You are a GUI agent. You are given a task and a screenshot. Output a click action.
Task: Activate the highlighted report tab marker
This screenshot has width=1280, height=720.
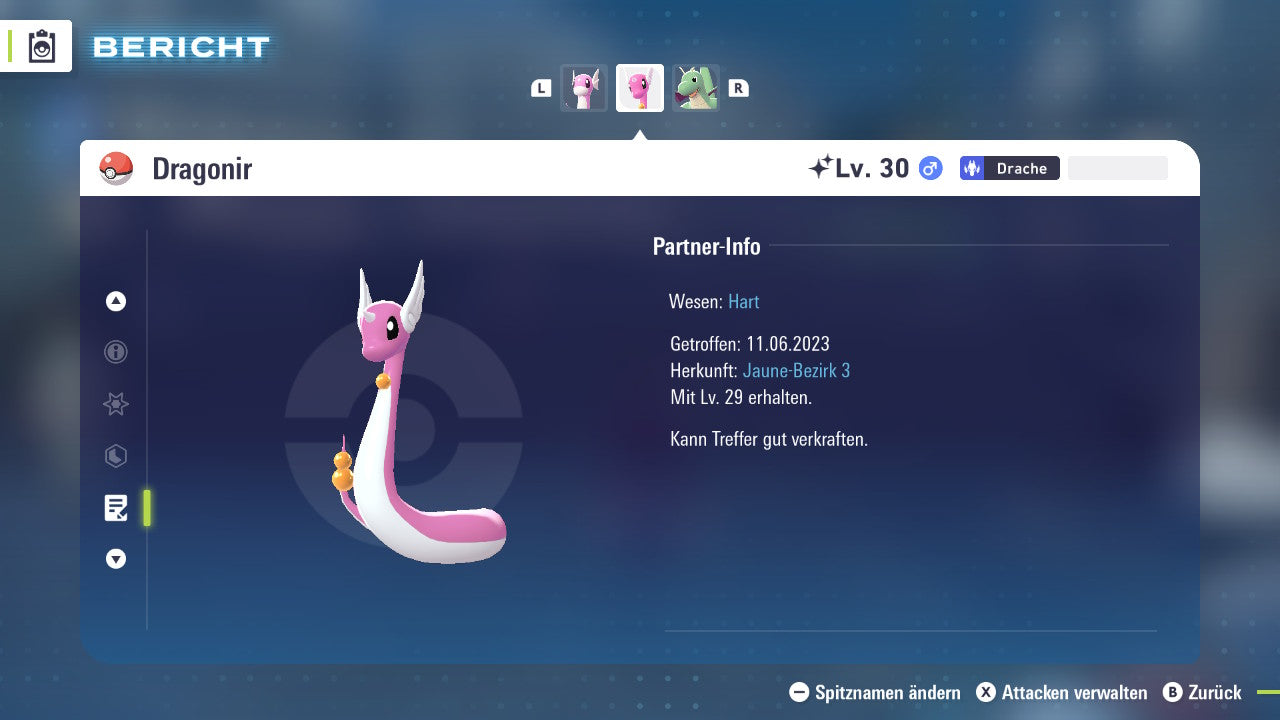click(x=146, y=508)
